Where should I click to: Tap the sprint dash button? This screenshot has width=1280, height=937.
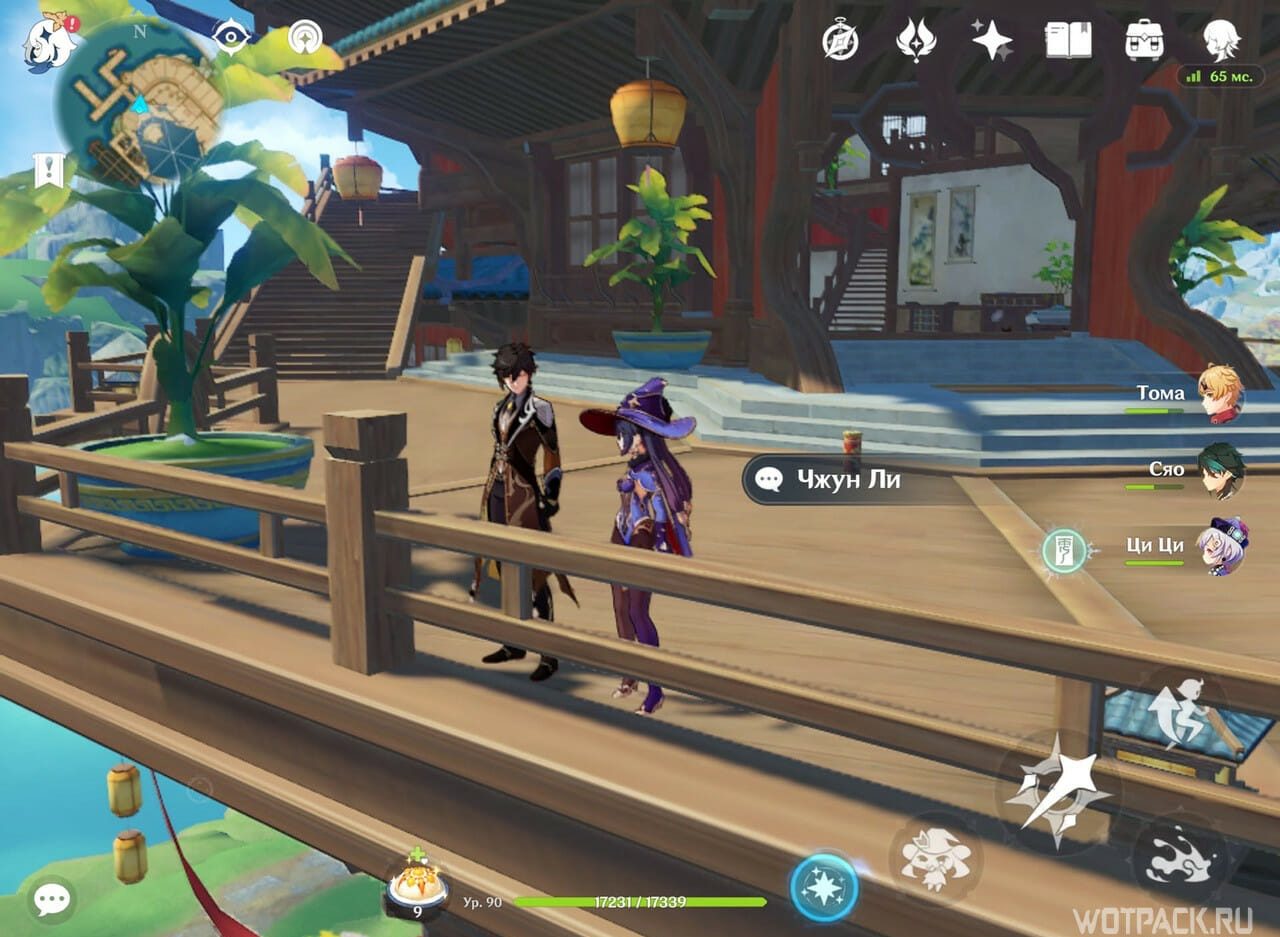[1185, 859]
